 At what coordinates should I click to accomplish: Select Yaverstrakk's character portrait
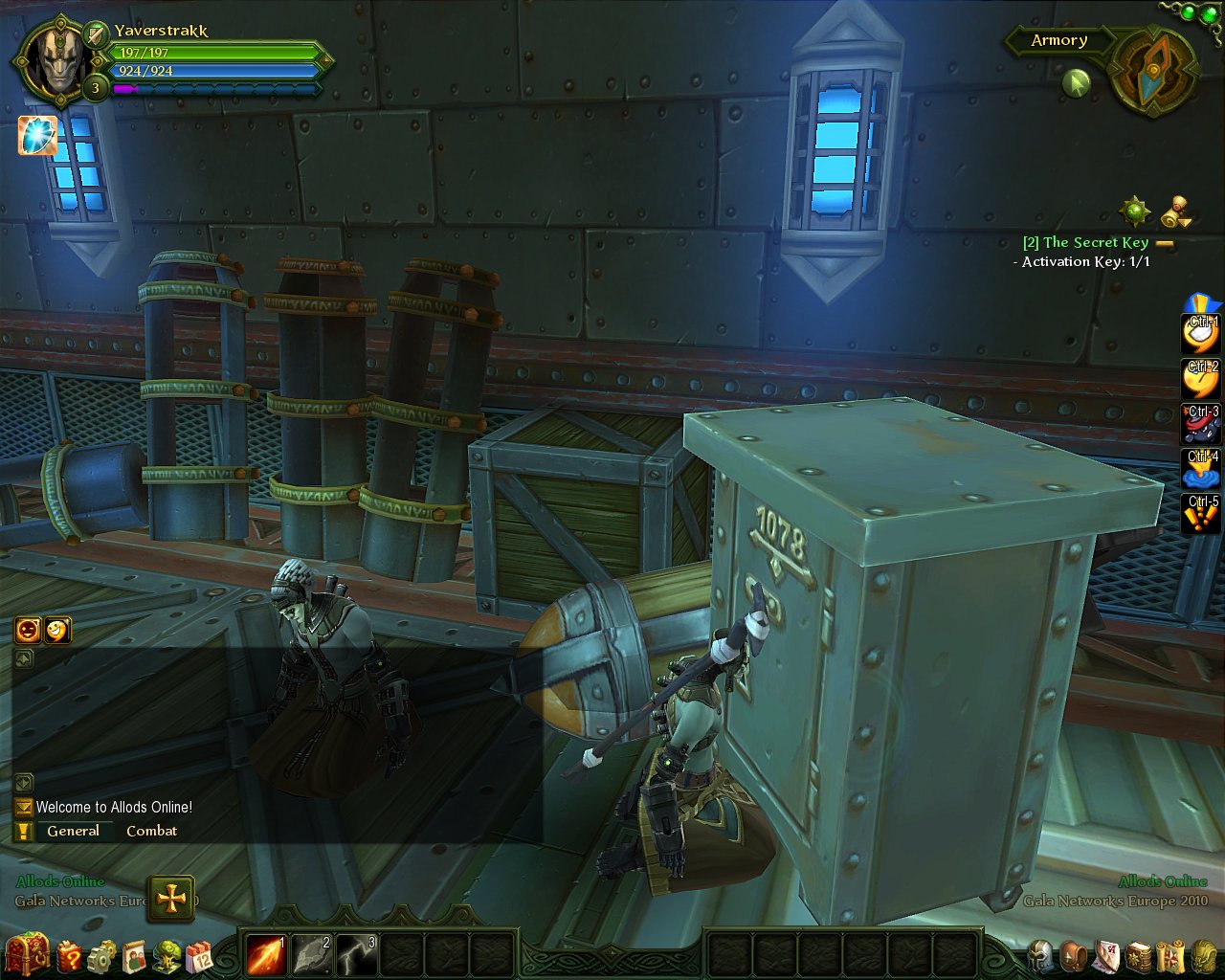(x=54, y=59)
